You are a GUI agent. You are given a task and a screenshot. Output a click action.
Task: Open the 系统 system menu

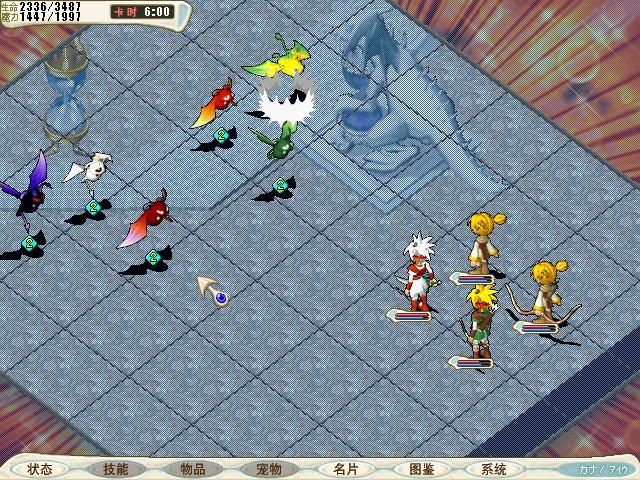pyautogui.click(x=494, y=468)
